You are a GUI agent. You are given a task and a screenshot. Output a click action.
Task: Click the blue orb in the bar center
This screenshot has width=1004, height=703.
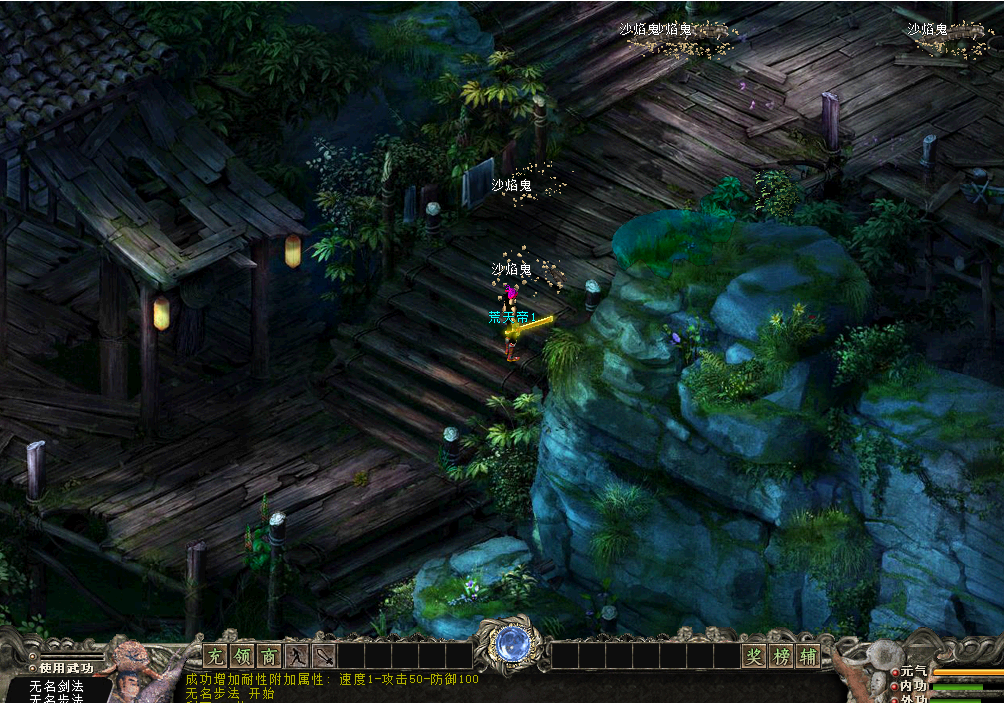point(511,644)
